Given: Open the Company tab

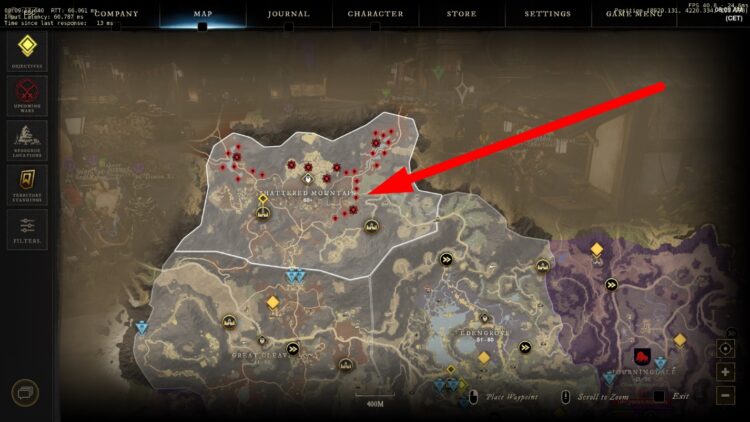Looking at the screenshot, I should pos(115,14).
